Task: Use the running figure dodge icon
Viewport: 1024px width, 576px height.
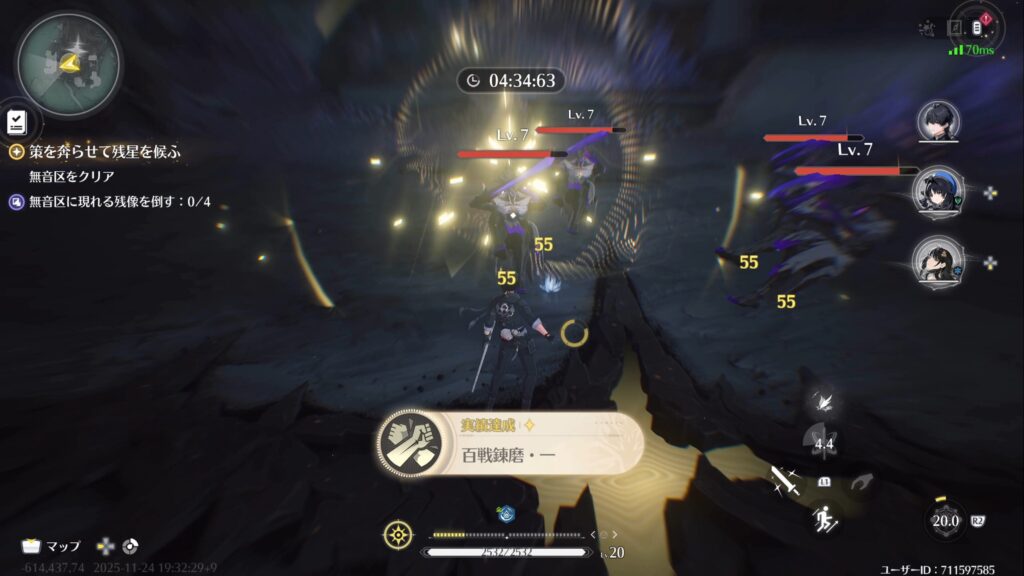Action: (824, 518)
